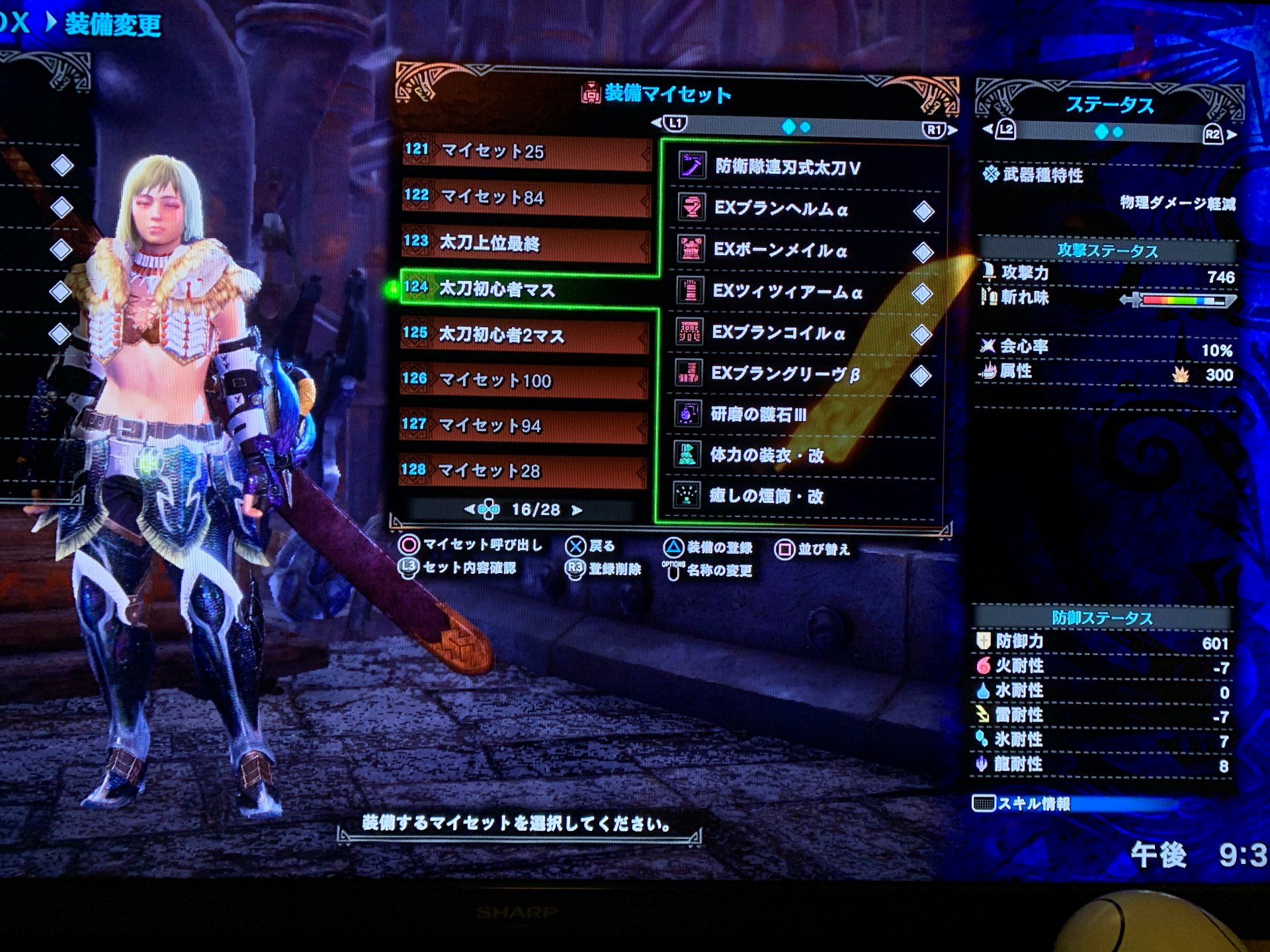The height and width of the screenshot is (952, 1270).
Task: Go to previous loadout page arrow
Action: 469,510
